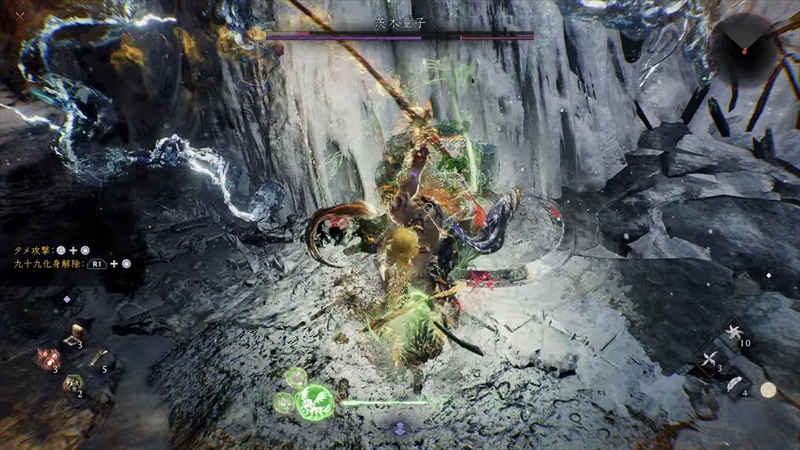Use the scroll-like item with count 5
The width and height of the screenshot is (800, 450).
tap(98, 359)
